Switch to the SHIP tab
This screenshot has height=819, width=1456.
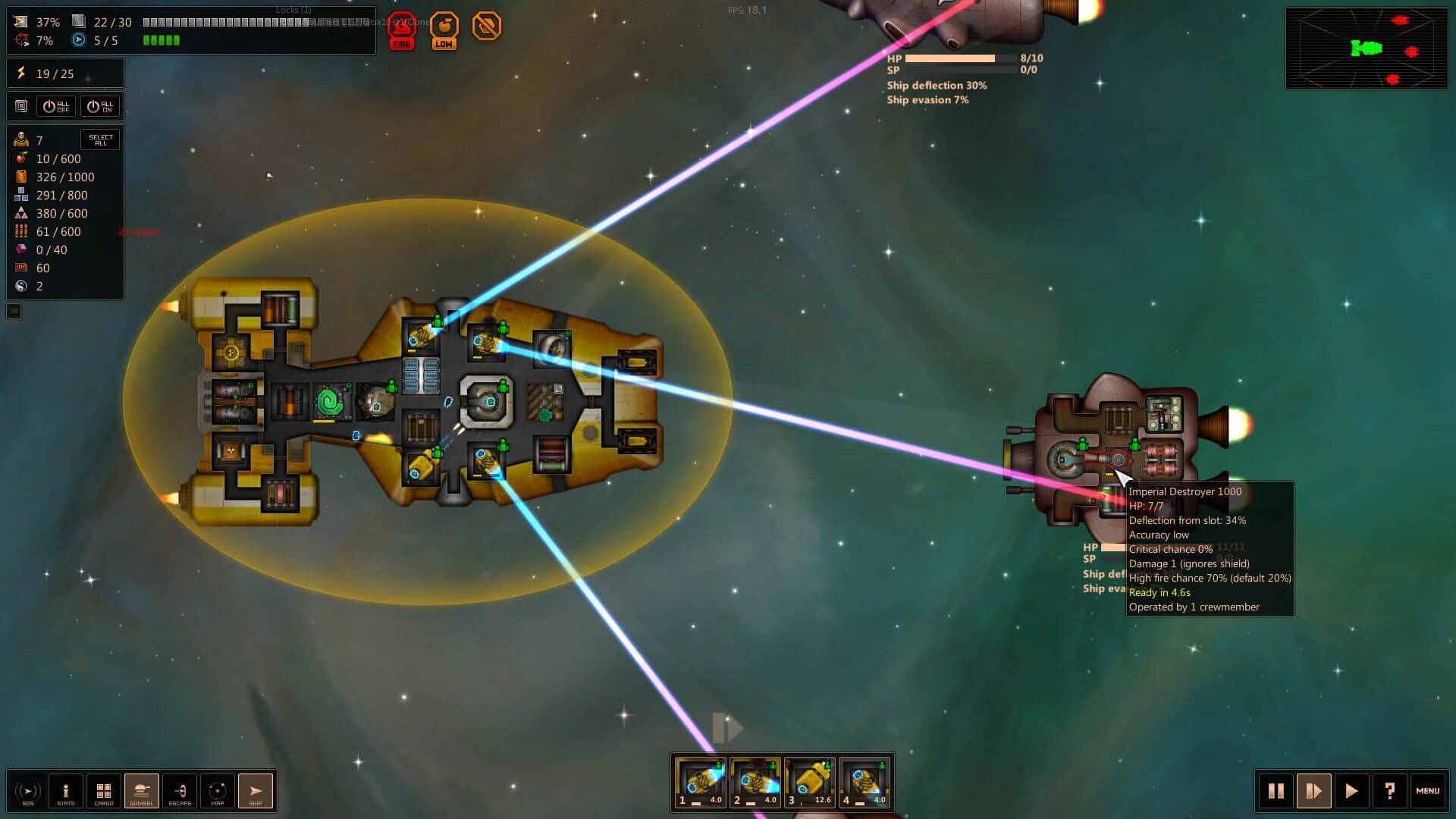[x=256, y=791]
